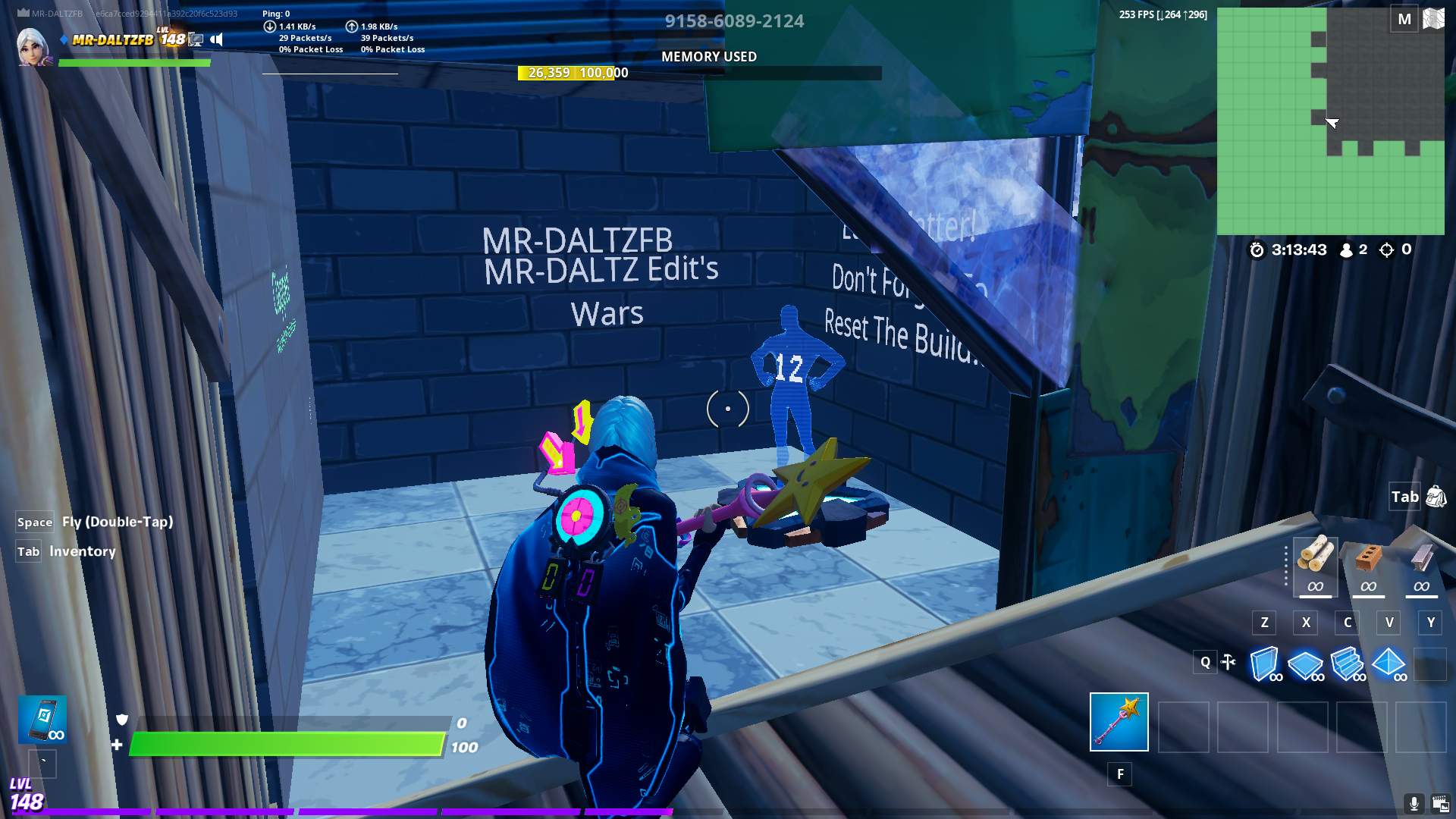Select the Creative phone tool
The height and width of the screenshot is (819, 1456).
[42, 718]
